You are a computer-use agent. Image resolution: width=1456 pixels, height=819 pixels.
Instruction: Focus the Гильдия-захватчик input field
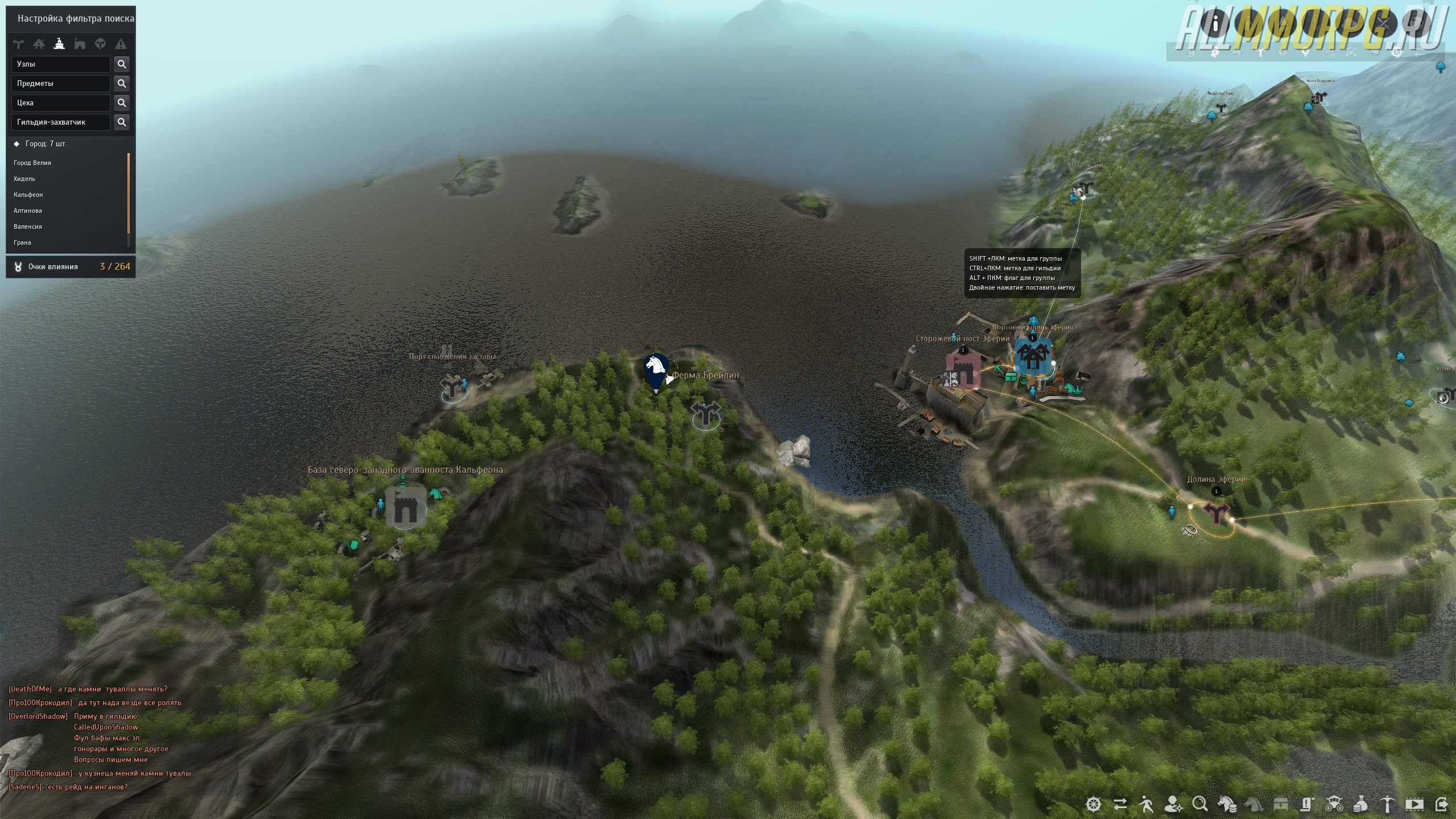tap(60, 122)
